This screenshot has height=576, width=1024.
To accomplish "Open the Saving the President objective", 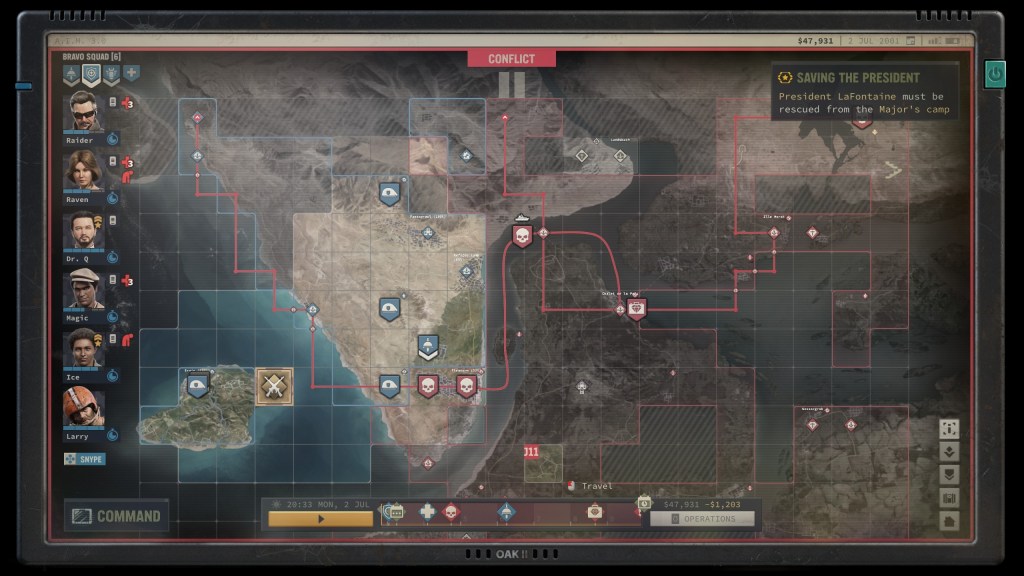I will (x=864, y=92).
